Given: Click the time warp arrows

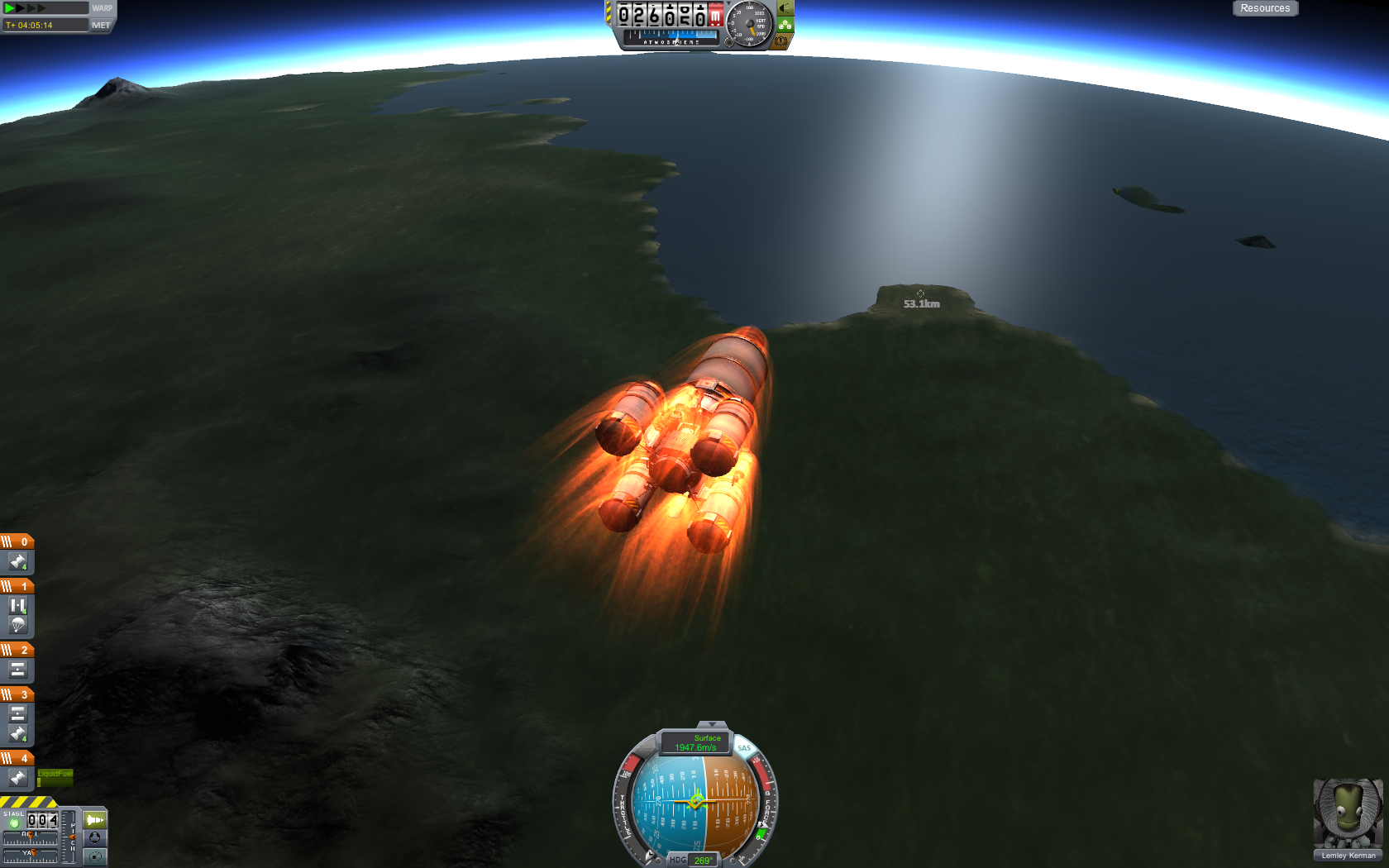Looking at the screenshot, I should [26, 8].
